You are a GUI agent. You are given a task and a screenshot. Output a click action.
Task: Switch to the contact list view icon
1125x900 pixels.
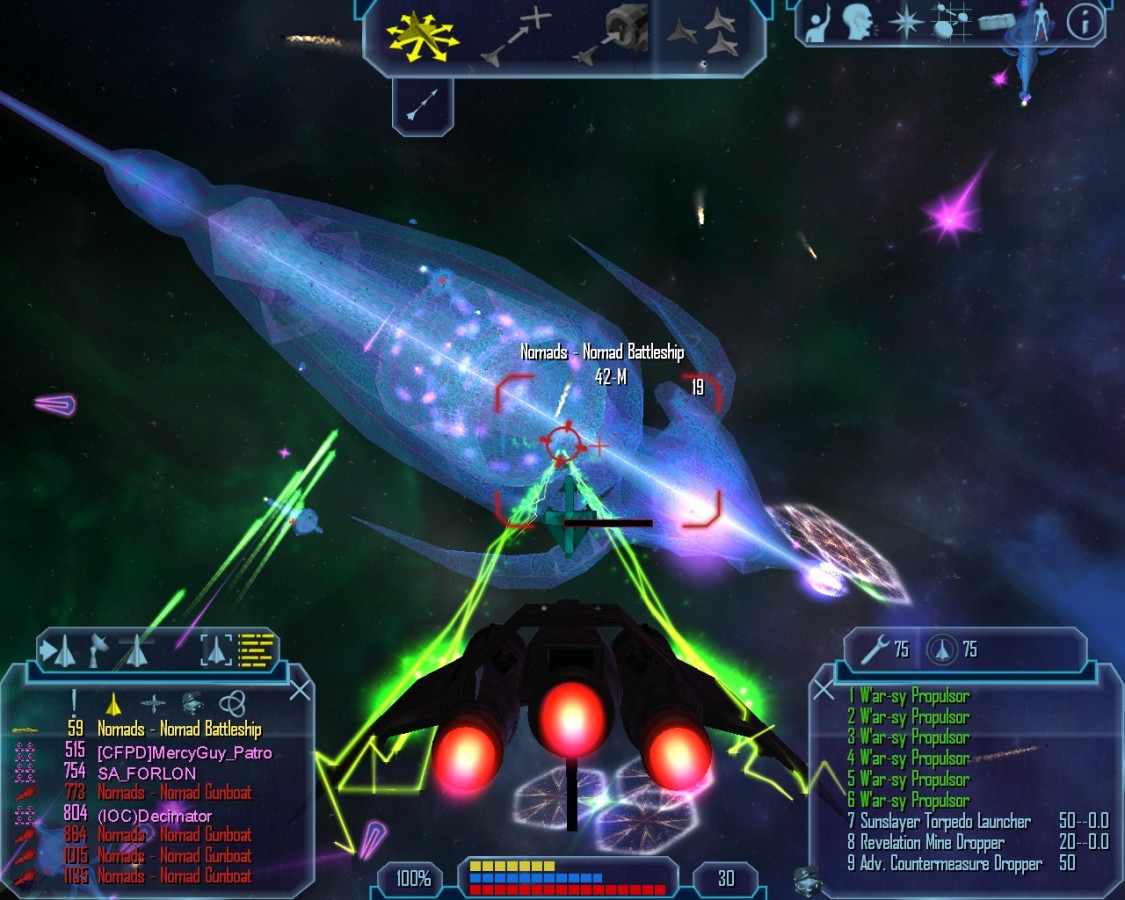click(x=257, y=650)
